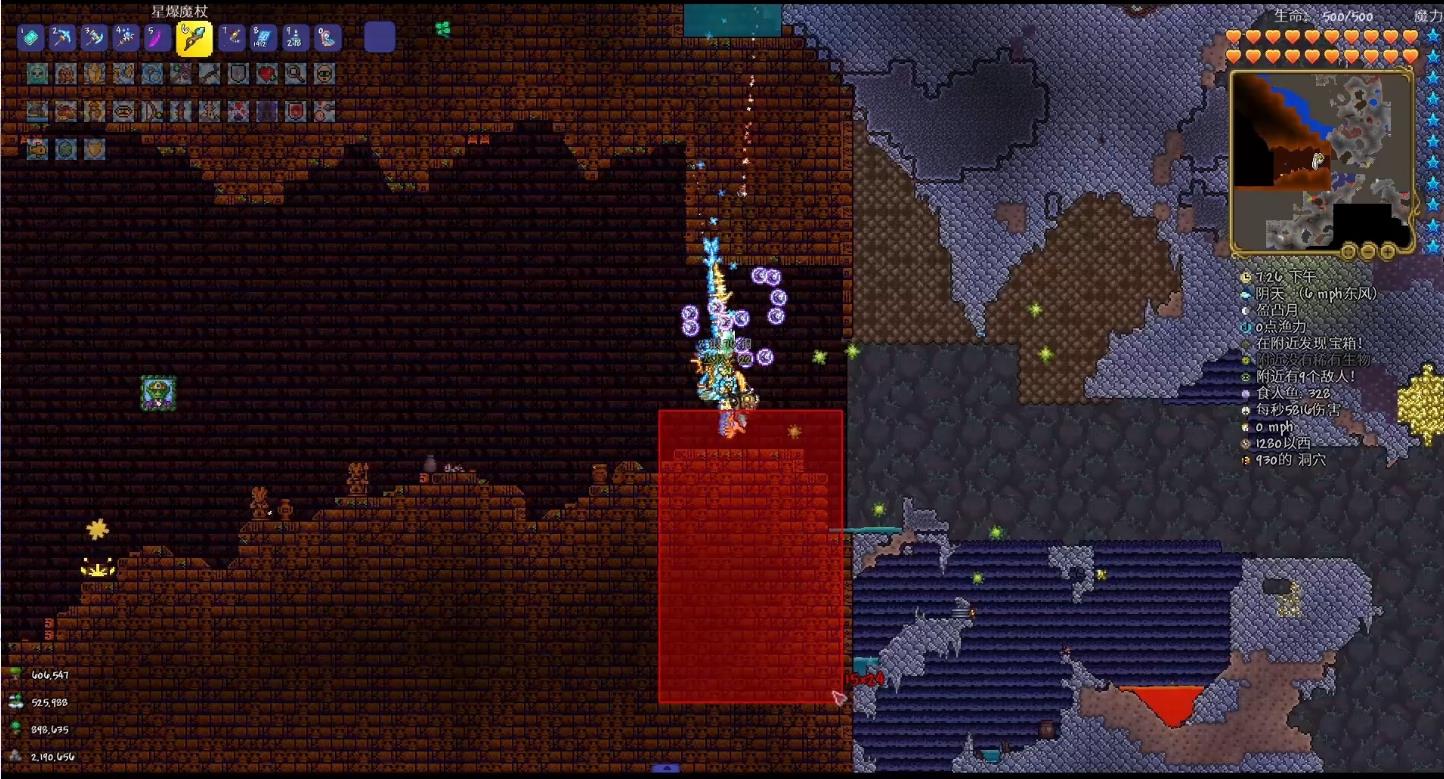Click the minimap in the corner
Image resolution: width=1444 pixels, height=779 pixels.
click(x=1320, y=160)
